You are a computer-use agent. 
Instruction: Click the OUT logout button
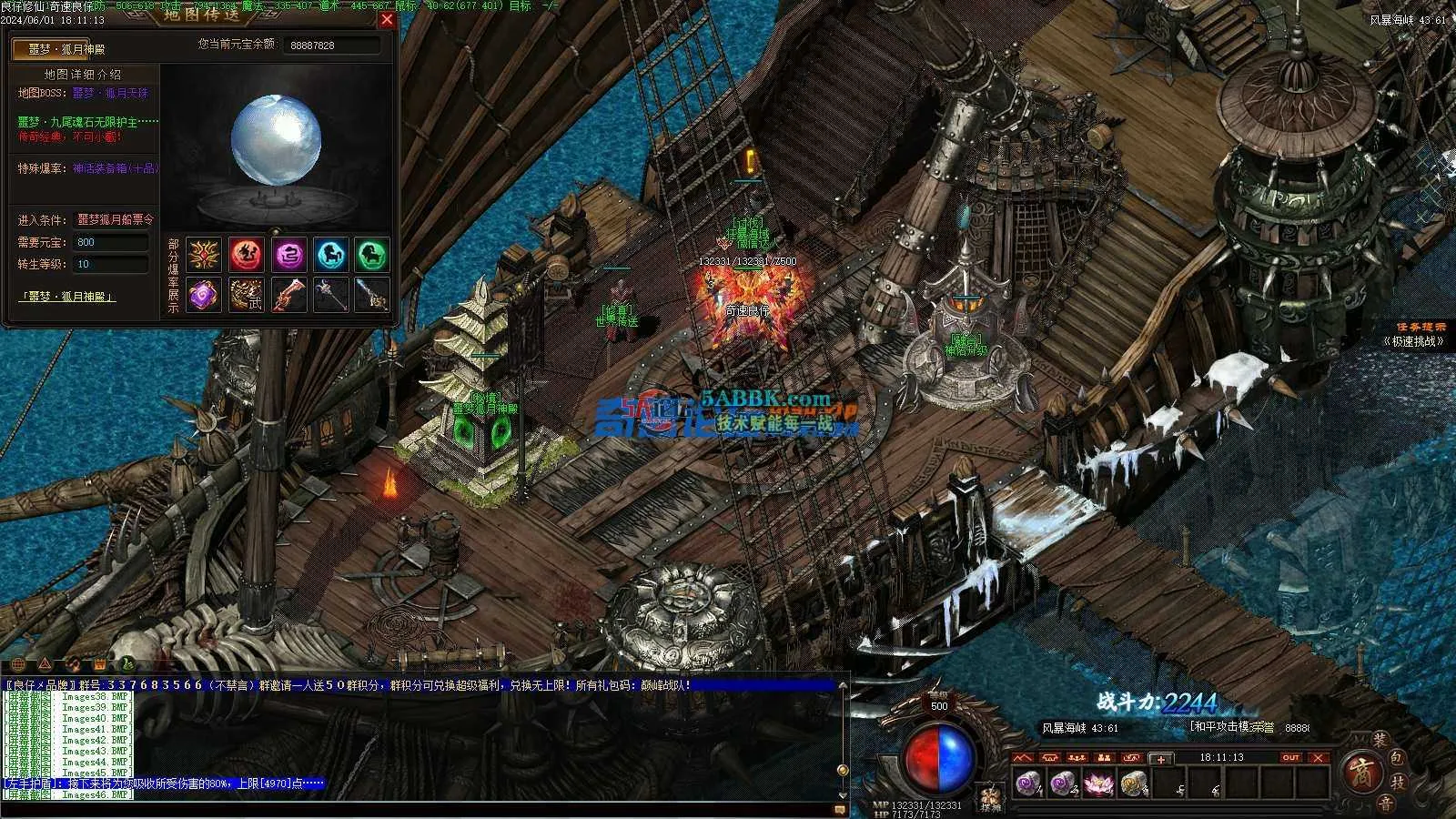pos(1290,757)
